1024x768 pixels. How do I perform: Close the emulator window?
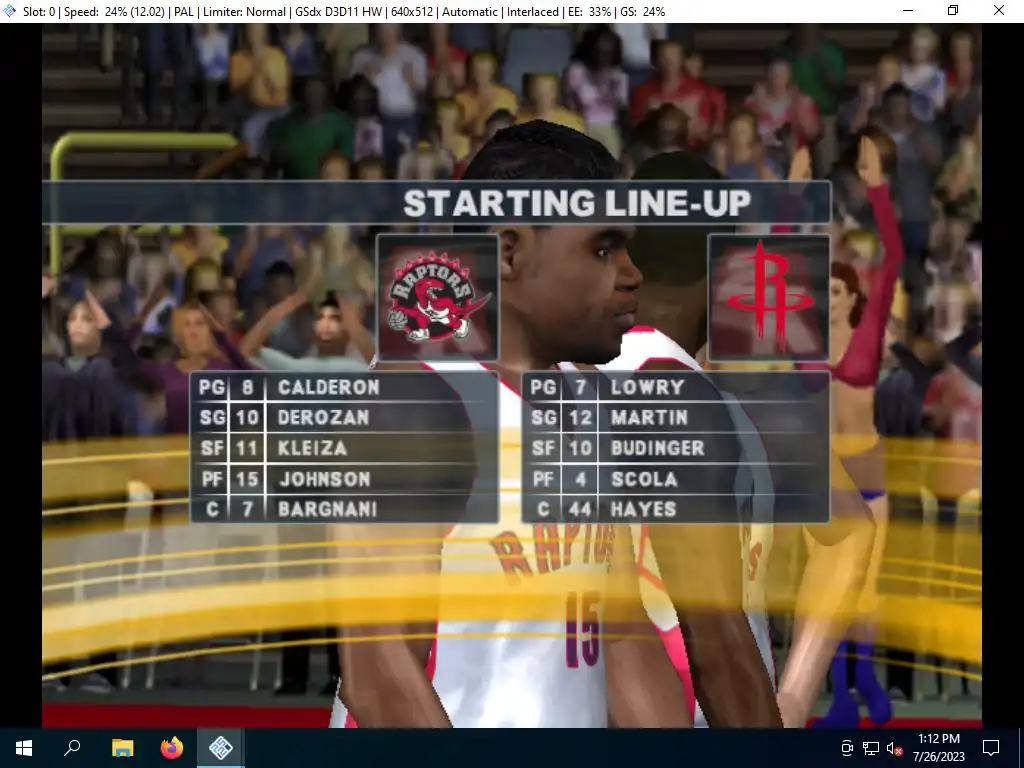999,11
